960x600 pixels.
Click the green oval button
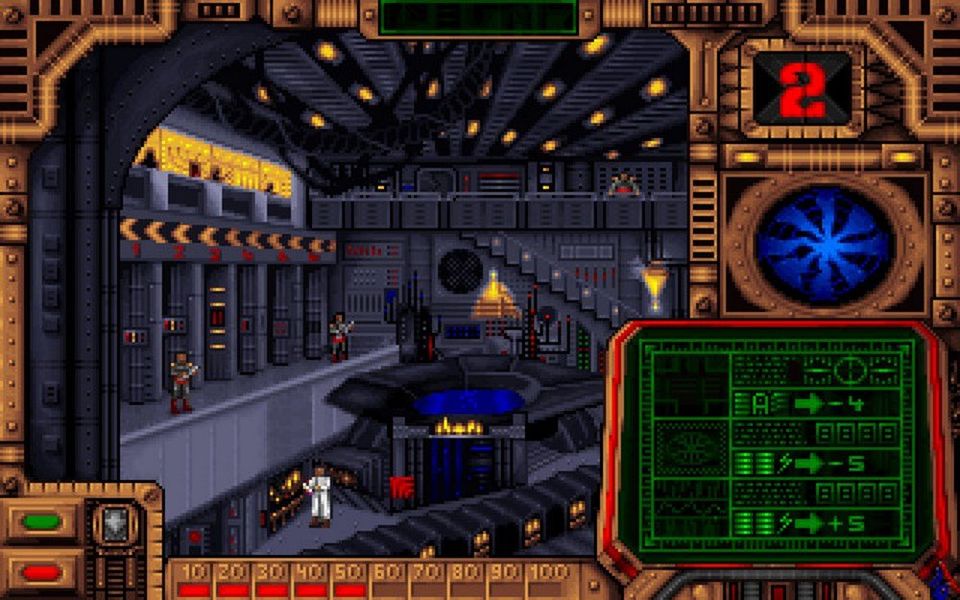pyautogui.click(x=41, y=521)
